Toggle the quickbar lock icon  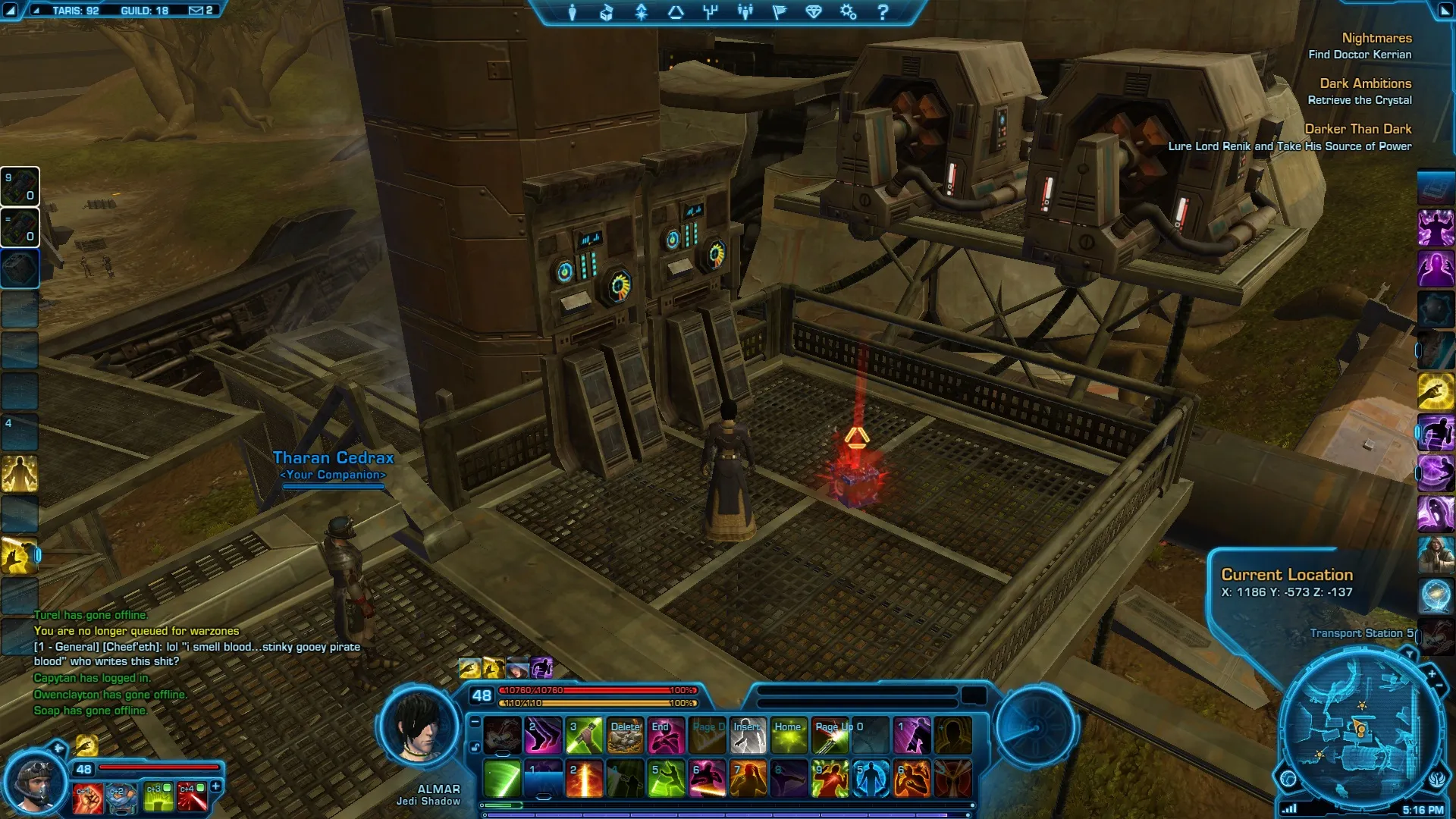475,748
